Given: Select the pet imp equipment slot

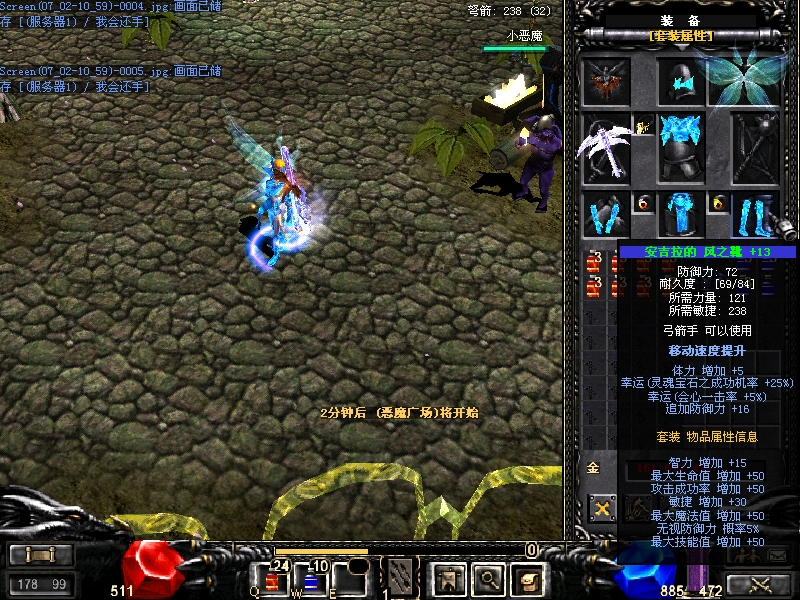Looking at the screenshot, I should 607,81.
